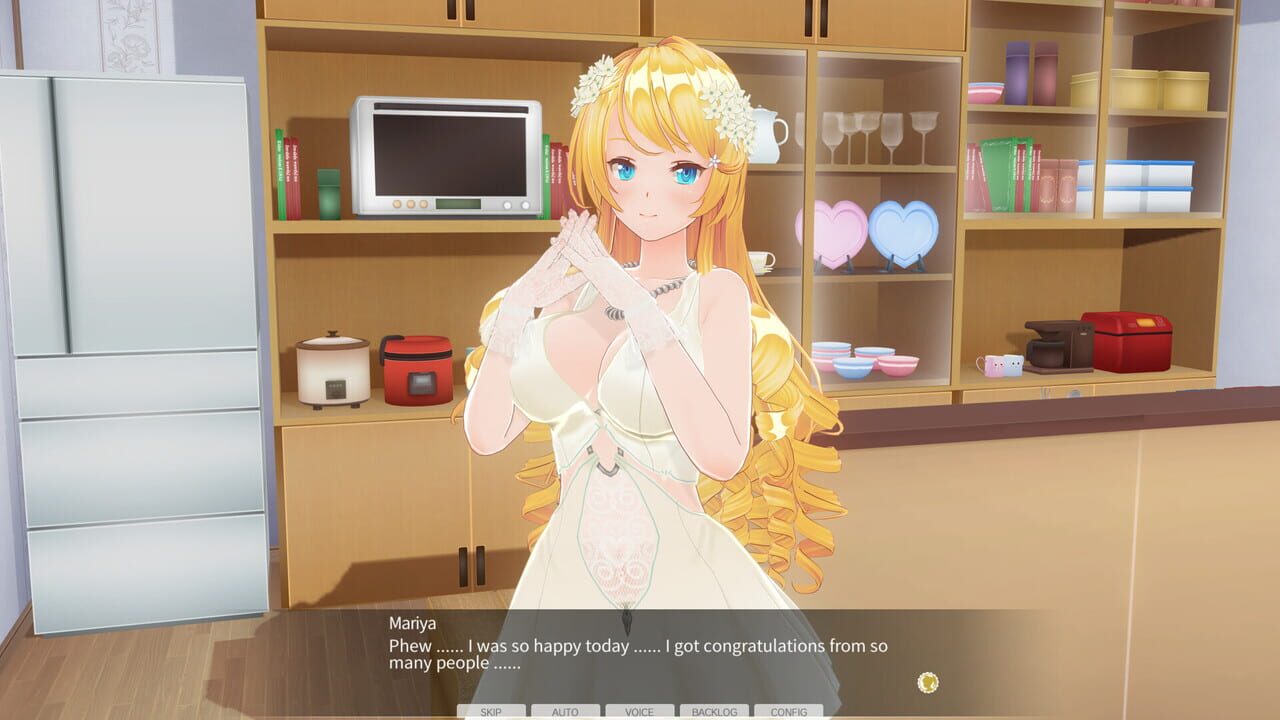This screenshot has width=1280, height=720.
Task: Replay the line with the VOICE button
Action: [x=638, y=712]
